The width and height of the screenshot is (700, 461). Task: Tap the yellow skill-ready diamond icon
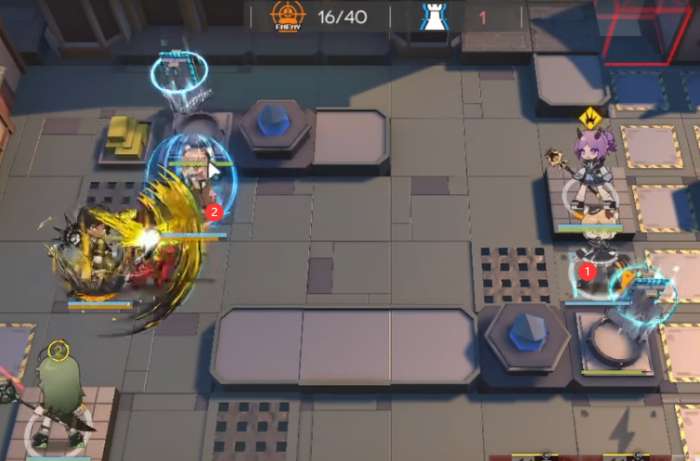point(591,117)
